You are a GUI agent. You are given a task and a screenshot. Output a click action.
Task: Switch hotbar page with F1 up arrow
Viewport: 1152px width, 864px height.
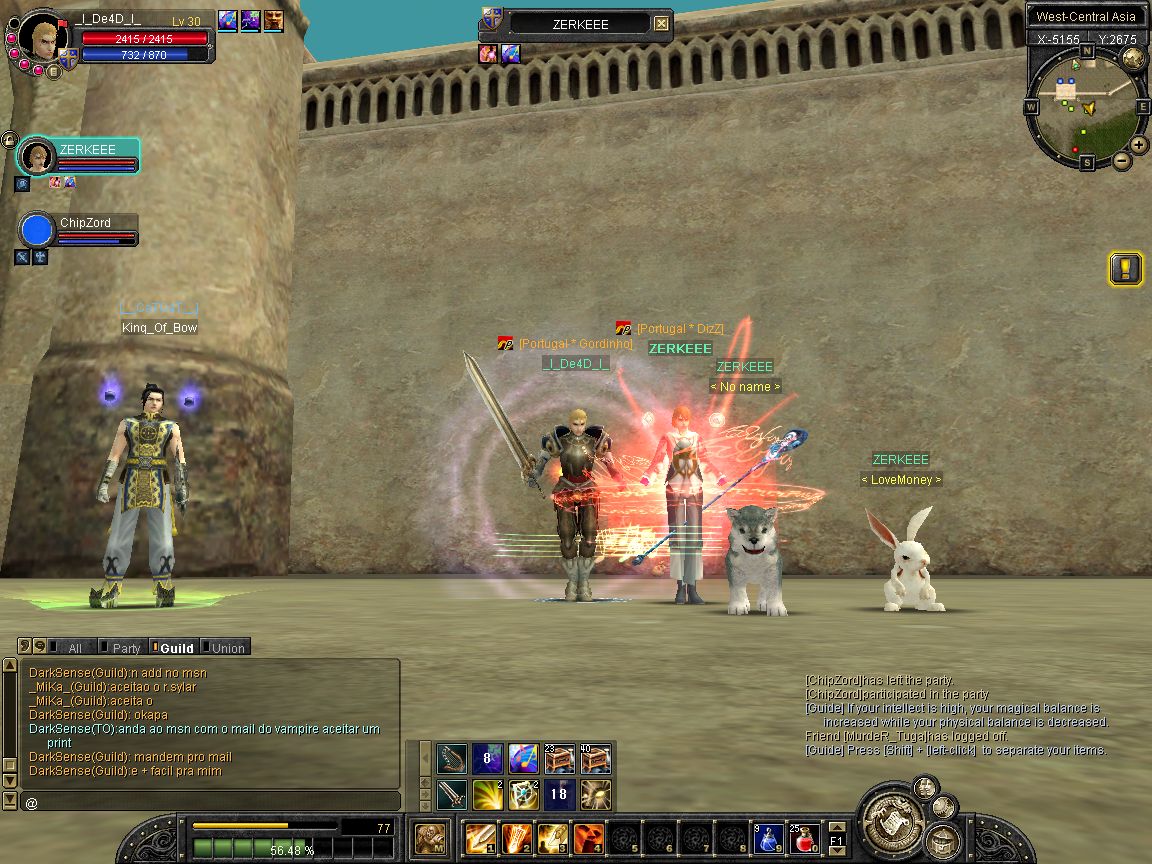click(836, 826)
